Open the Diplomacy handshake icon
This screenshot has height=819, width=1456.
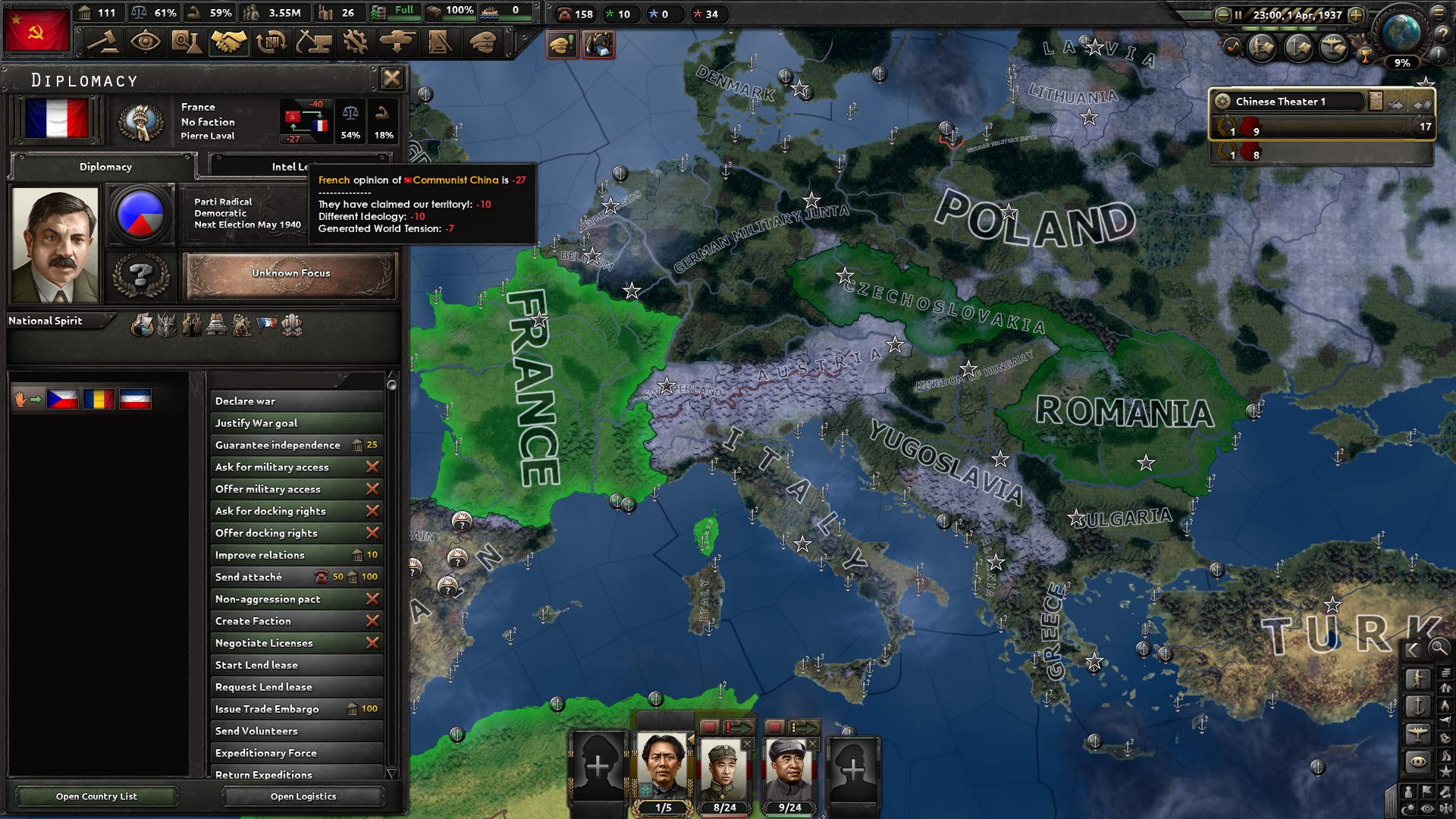pos(227,42)
